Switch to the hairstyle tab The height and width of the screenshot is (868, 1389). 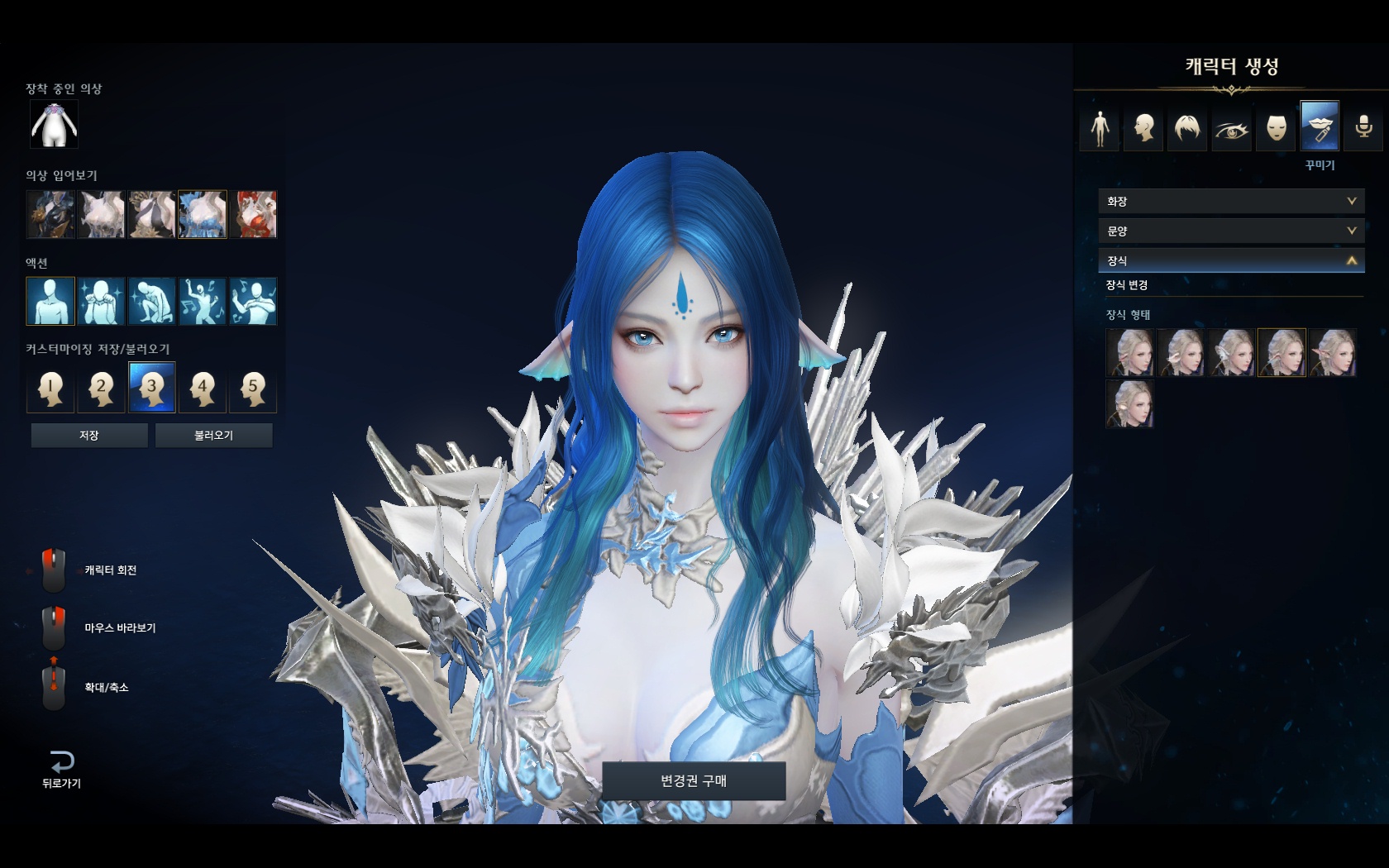click(x=1187, y=127)
